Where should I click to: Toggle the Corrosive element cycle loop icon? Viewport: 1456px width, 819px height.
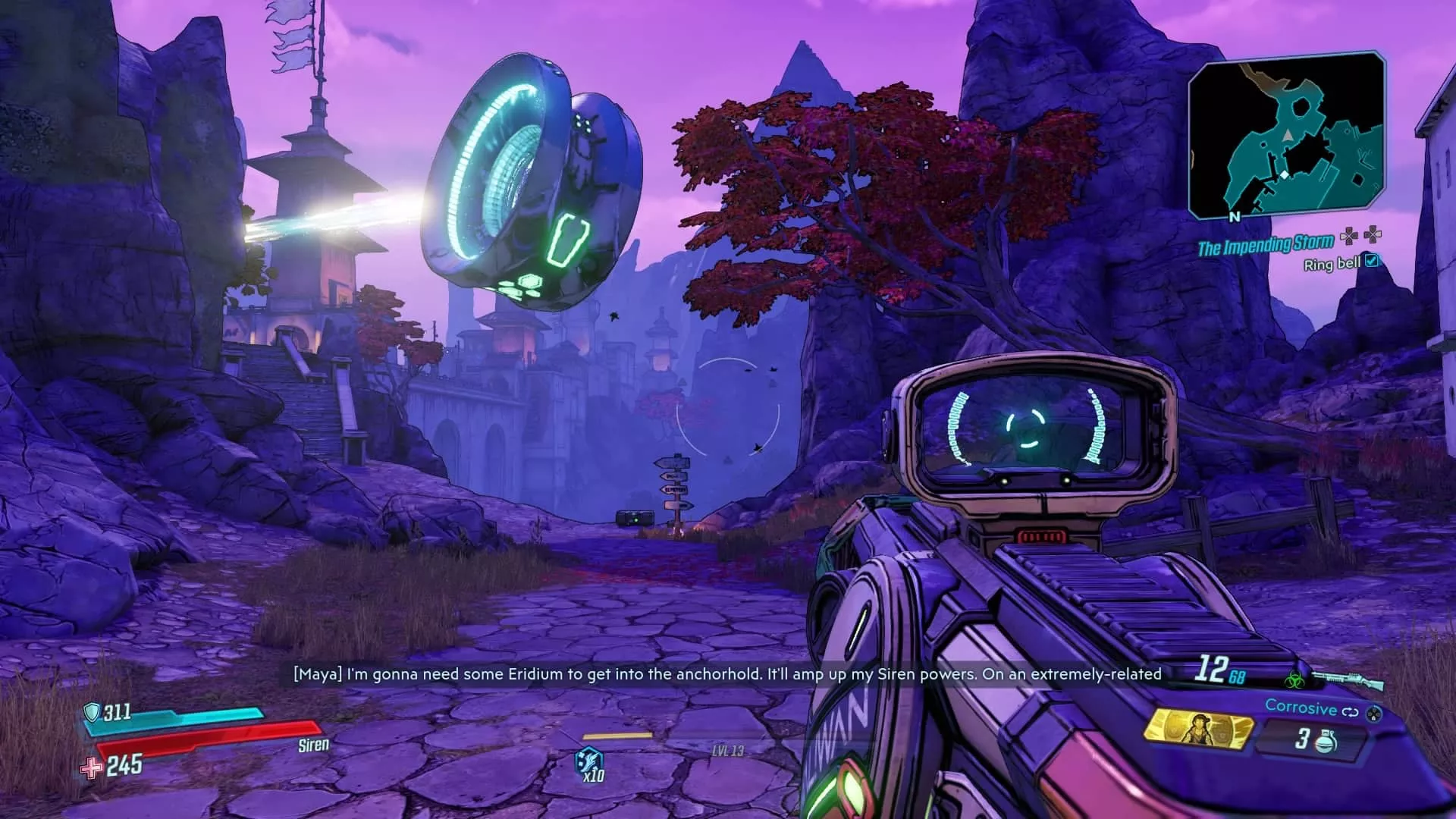click(1352, 711)
